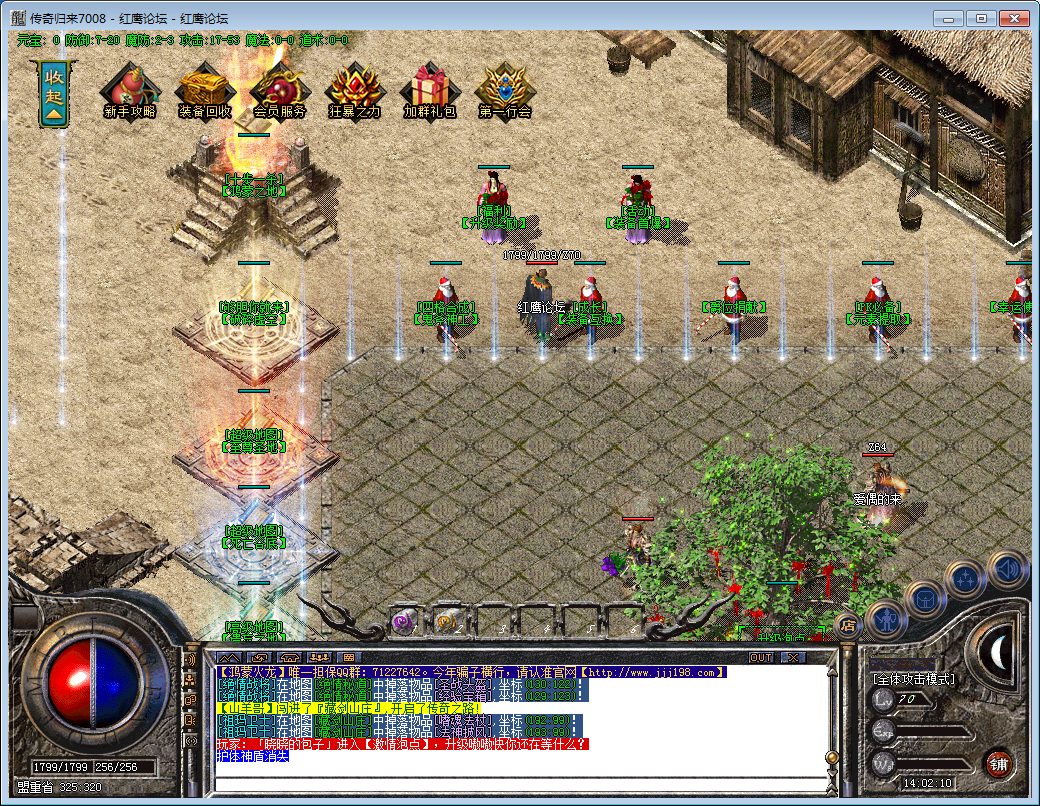Open the 第一行会 top guild icon

tap(505, 91)
